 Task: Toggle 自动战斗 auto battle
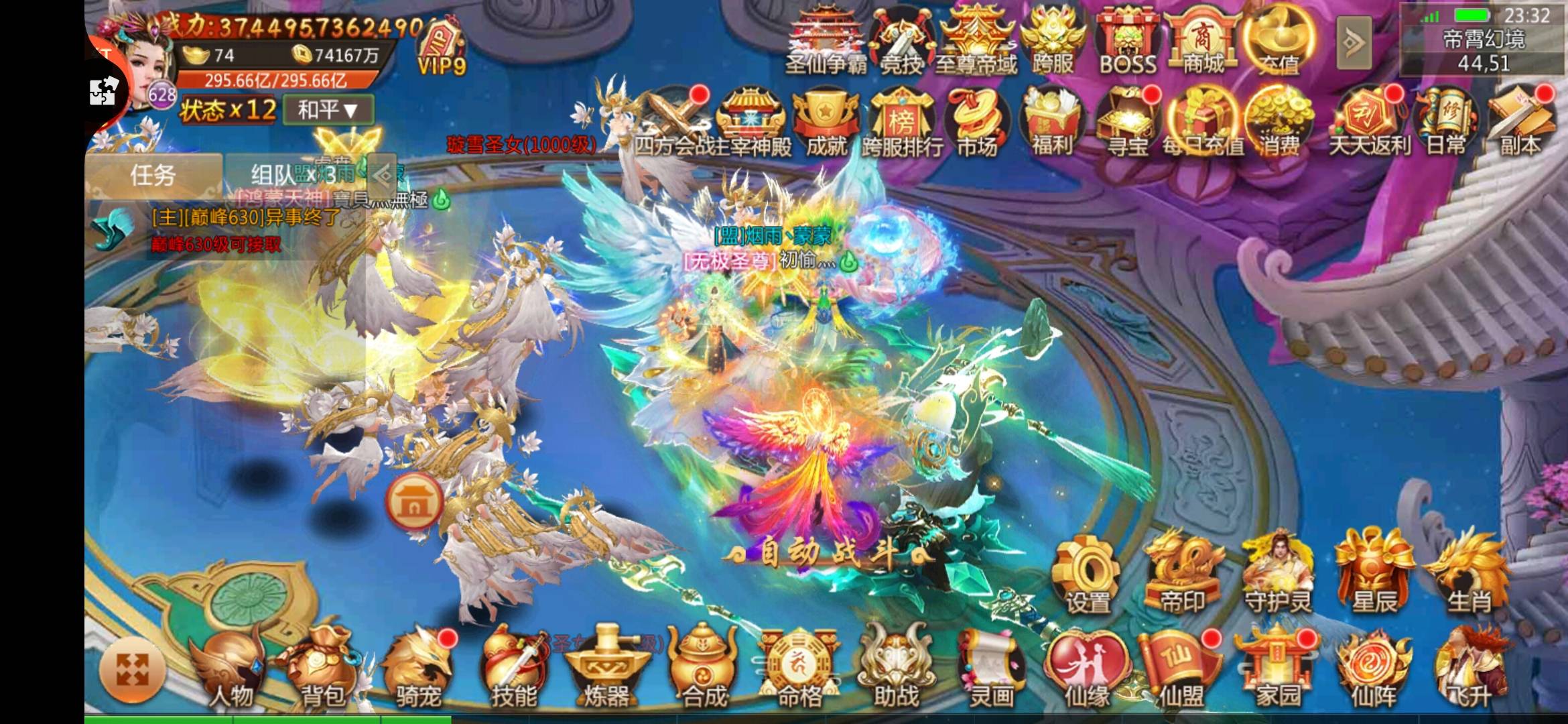coord(828,554)
